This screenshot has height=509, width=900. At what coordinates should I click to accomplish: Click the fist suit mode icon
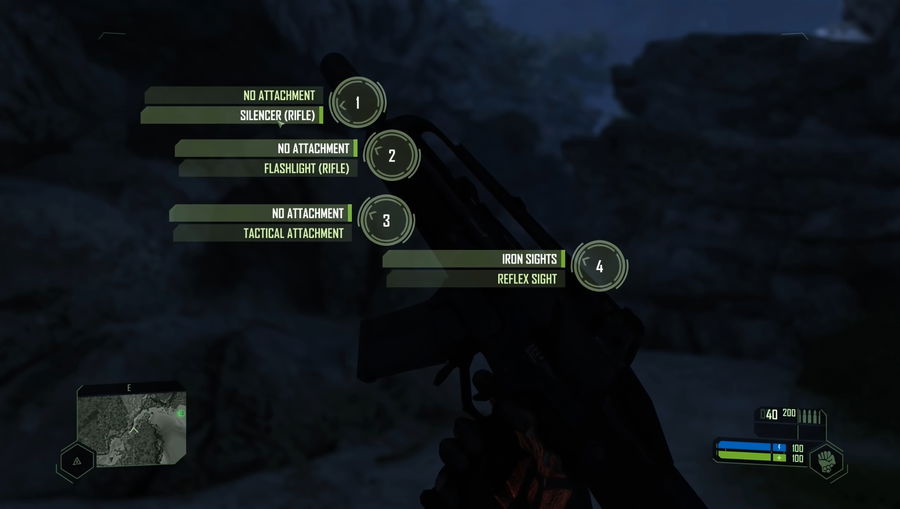(826, 462)
